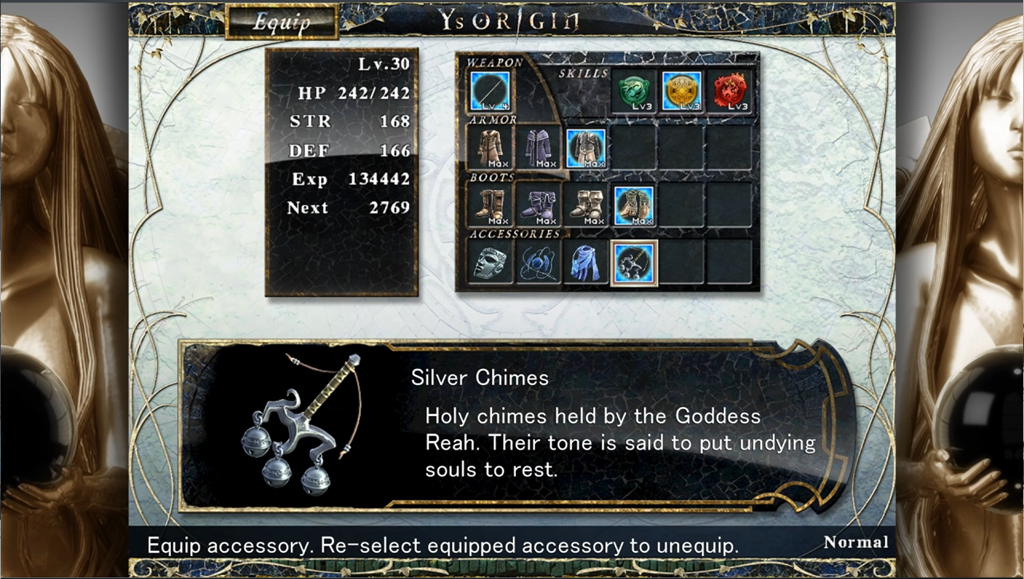Viewport: 1024px width, 579px height.
Task: Equip the purple boots
Action: tap(539, 204)
